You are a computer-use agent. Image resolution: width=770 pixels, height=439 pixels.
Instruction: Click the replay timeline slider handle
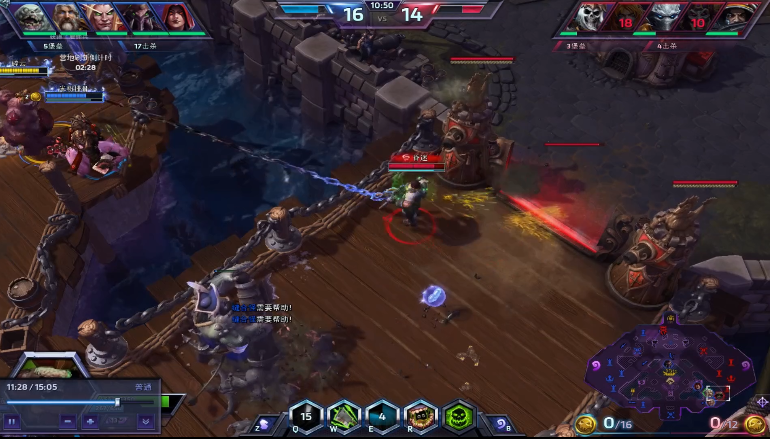click(118, 402)
